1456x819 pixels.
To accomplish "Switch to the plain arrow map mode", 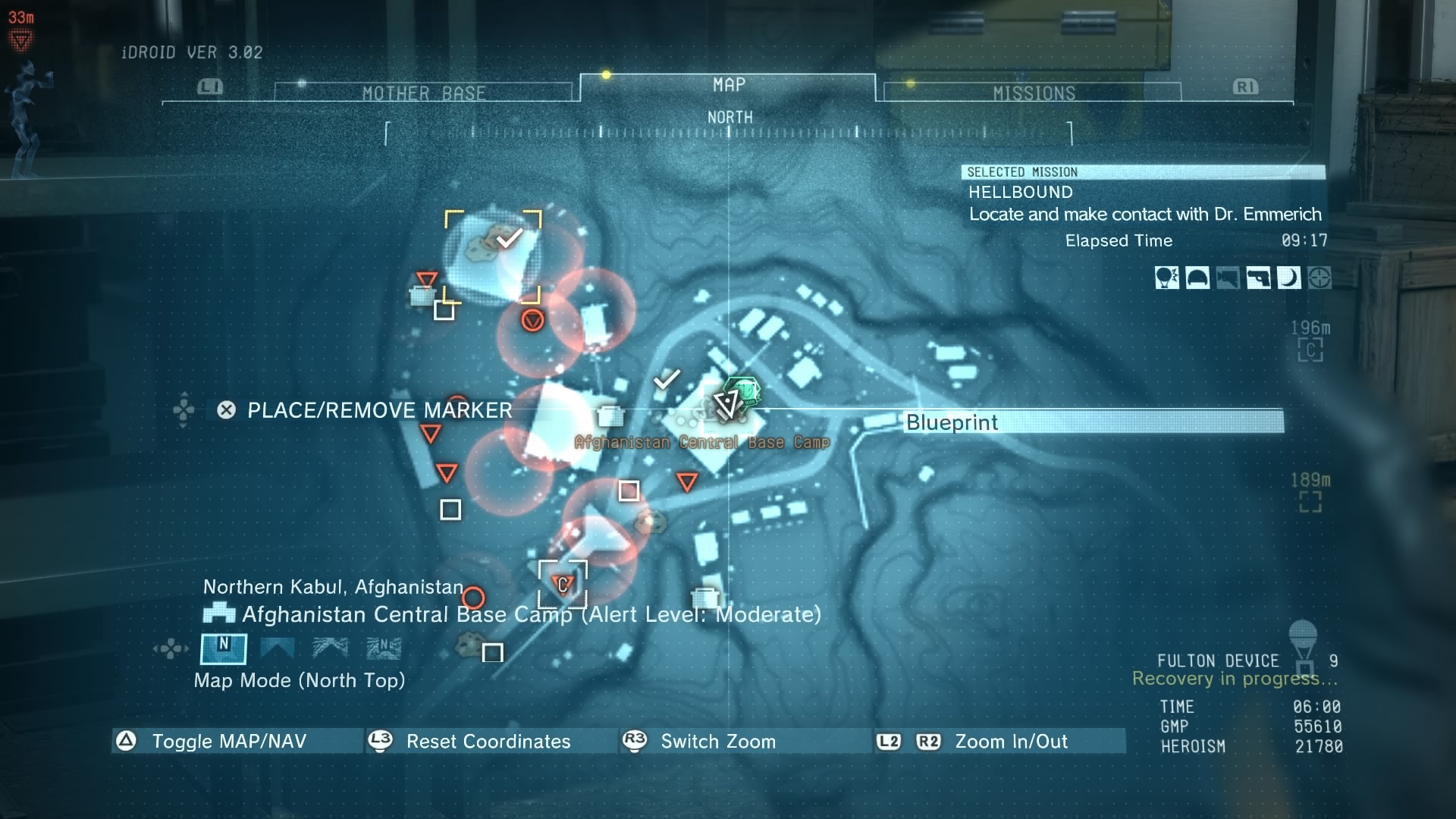I will pos(278,649).
